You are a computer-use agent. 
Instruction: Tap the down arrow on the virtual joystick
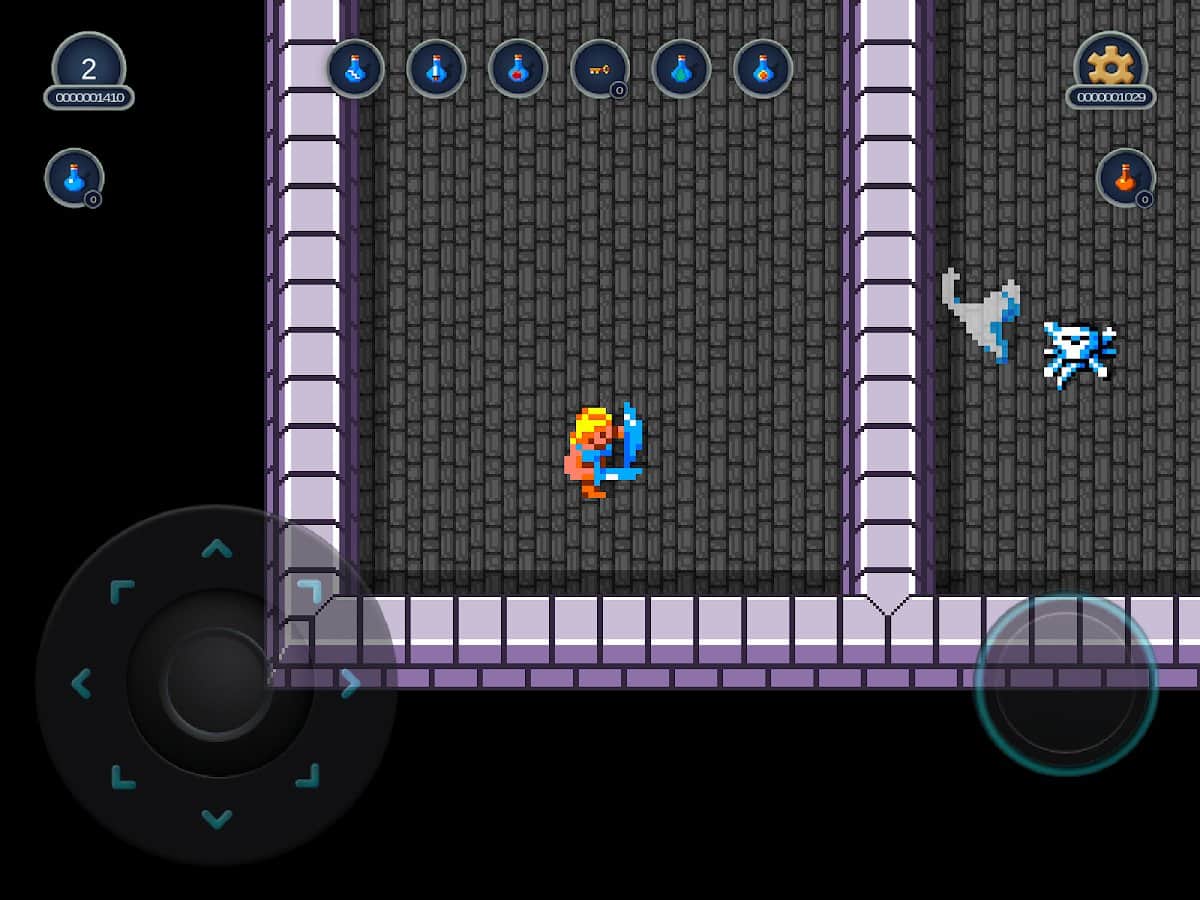tap(216, 819)
